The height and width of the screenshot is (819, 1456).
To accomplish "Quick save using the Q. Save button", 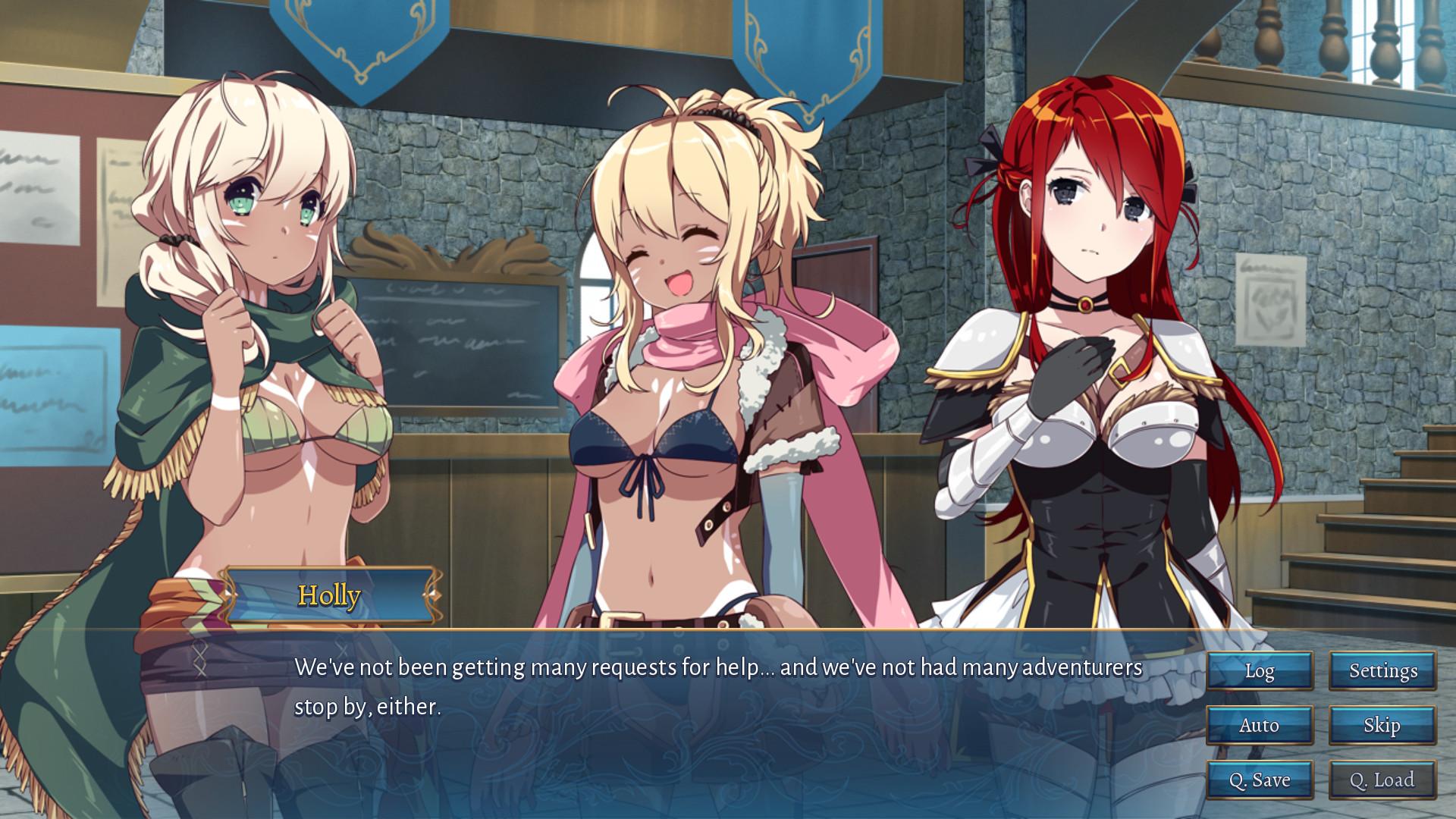I will pyautogui.click(x=1260, y=779).
